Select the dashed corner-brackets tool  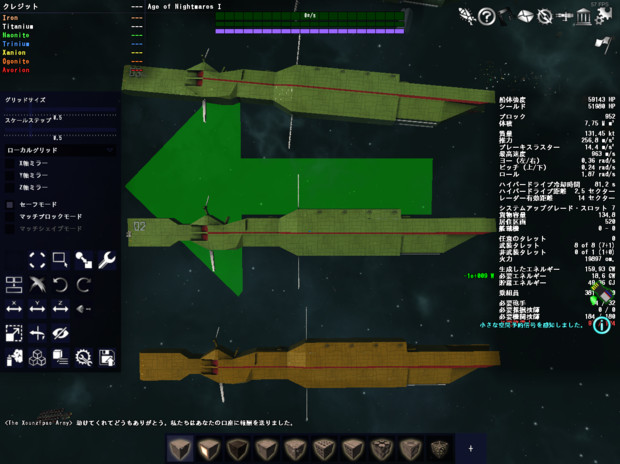tap(37, 260)
